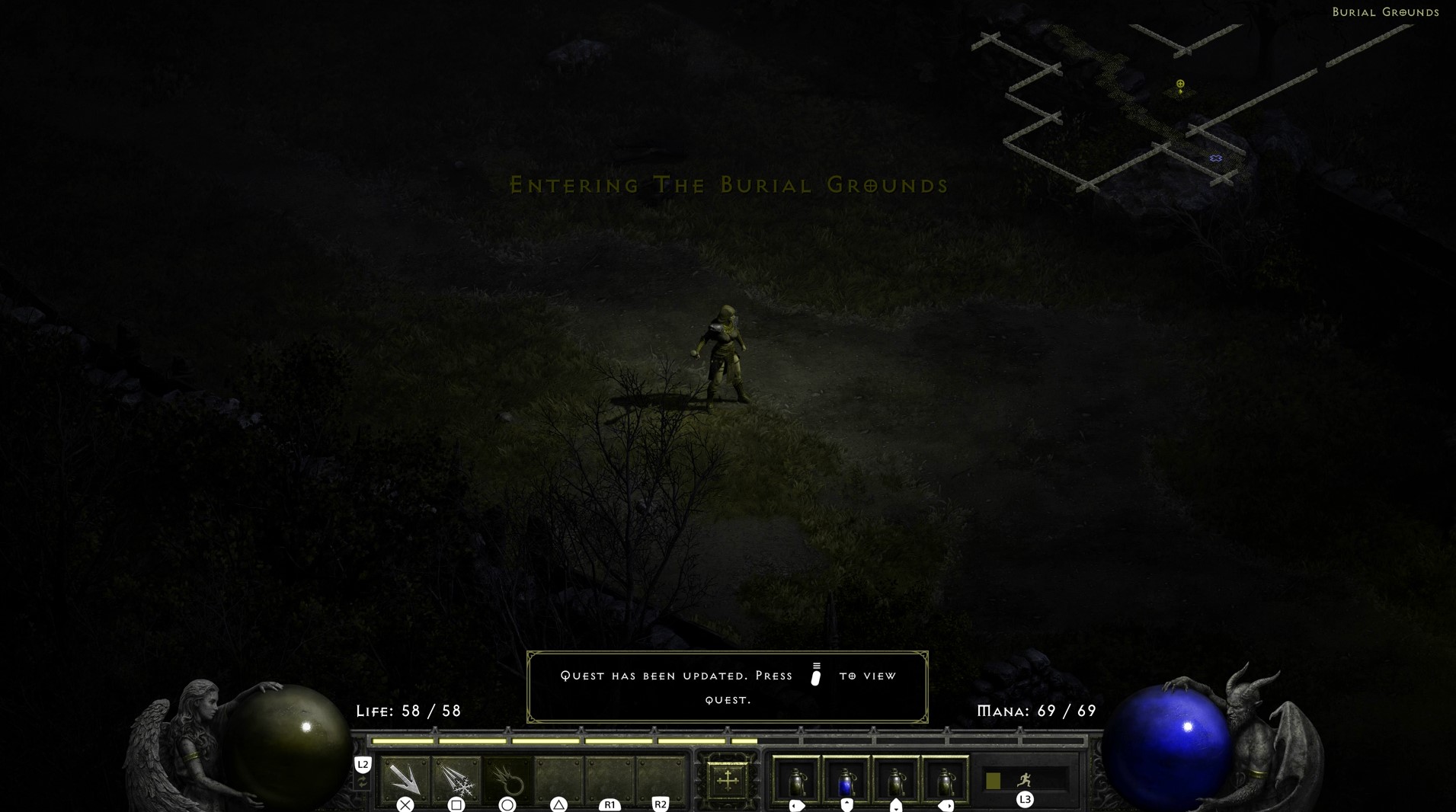Click the cross-shaped skill slot beside the skill bar

click(x=728, y=781)
